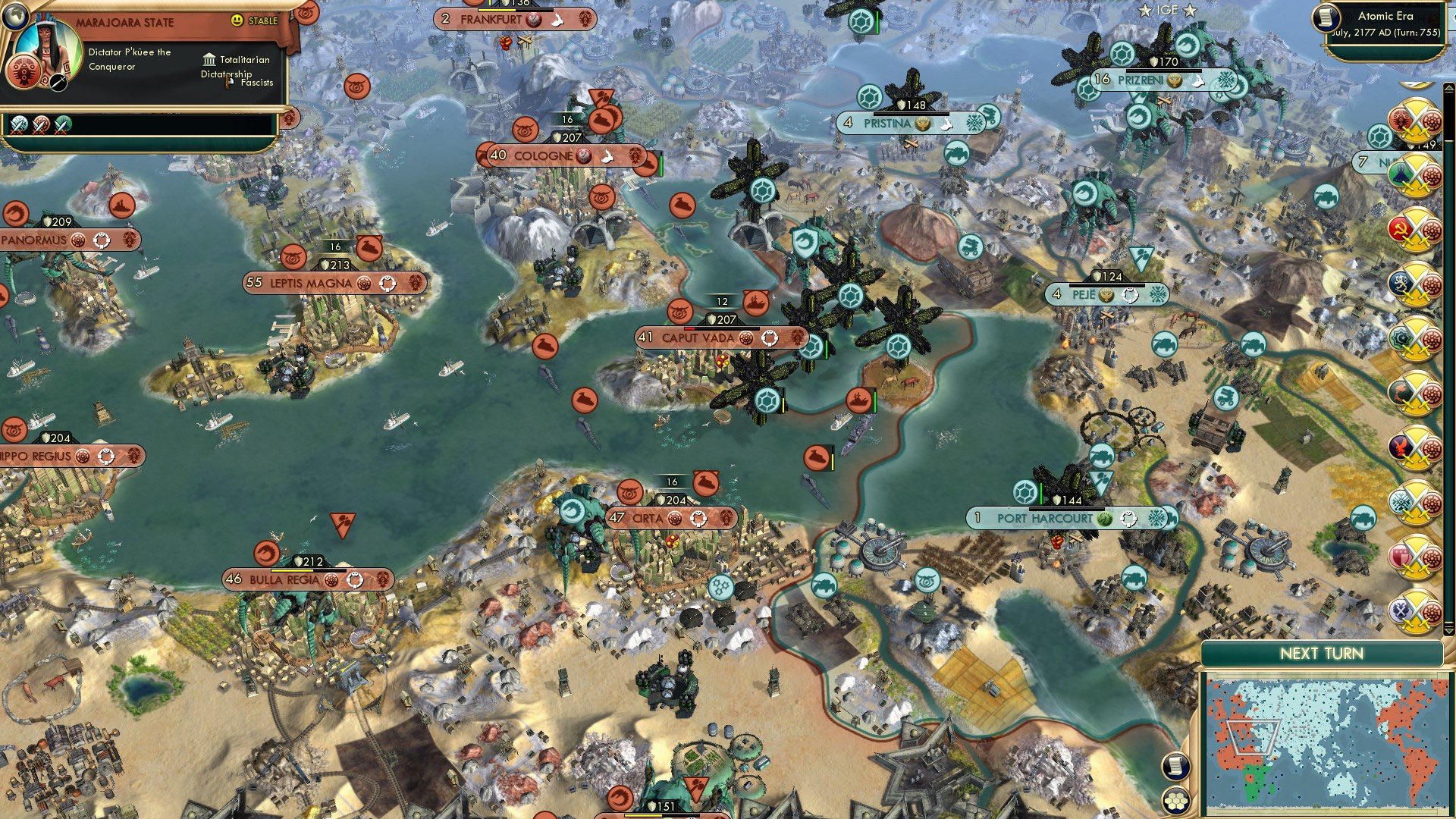Select the Caput Vada city banner
Screen dimensions: 1456x819
[698, 337]
